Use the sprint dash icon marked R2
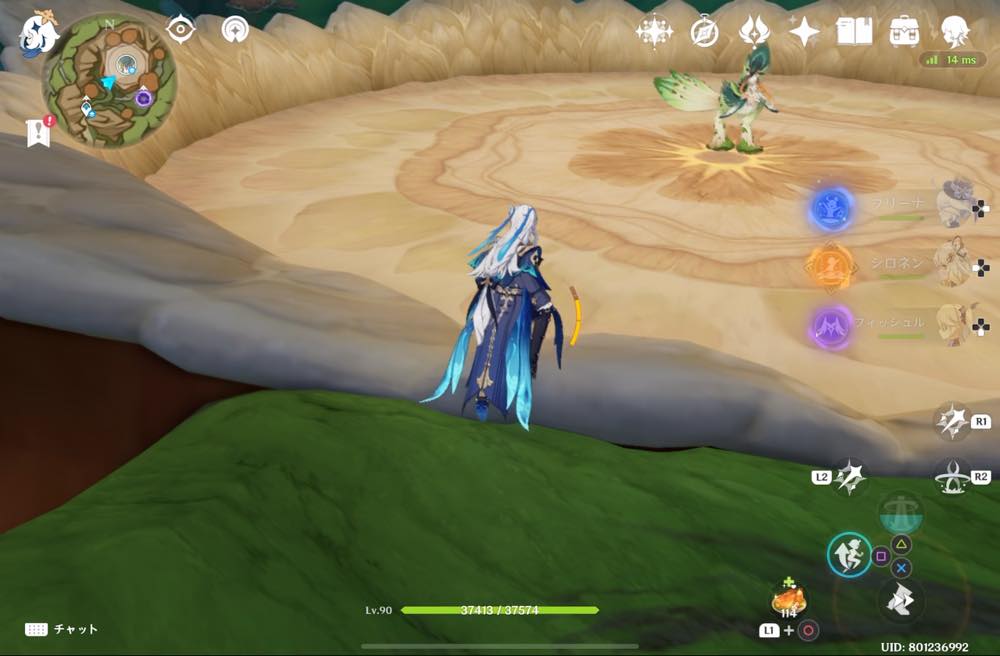 point(952,477)
